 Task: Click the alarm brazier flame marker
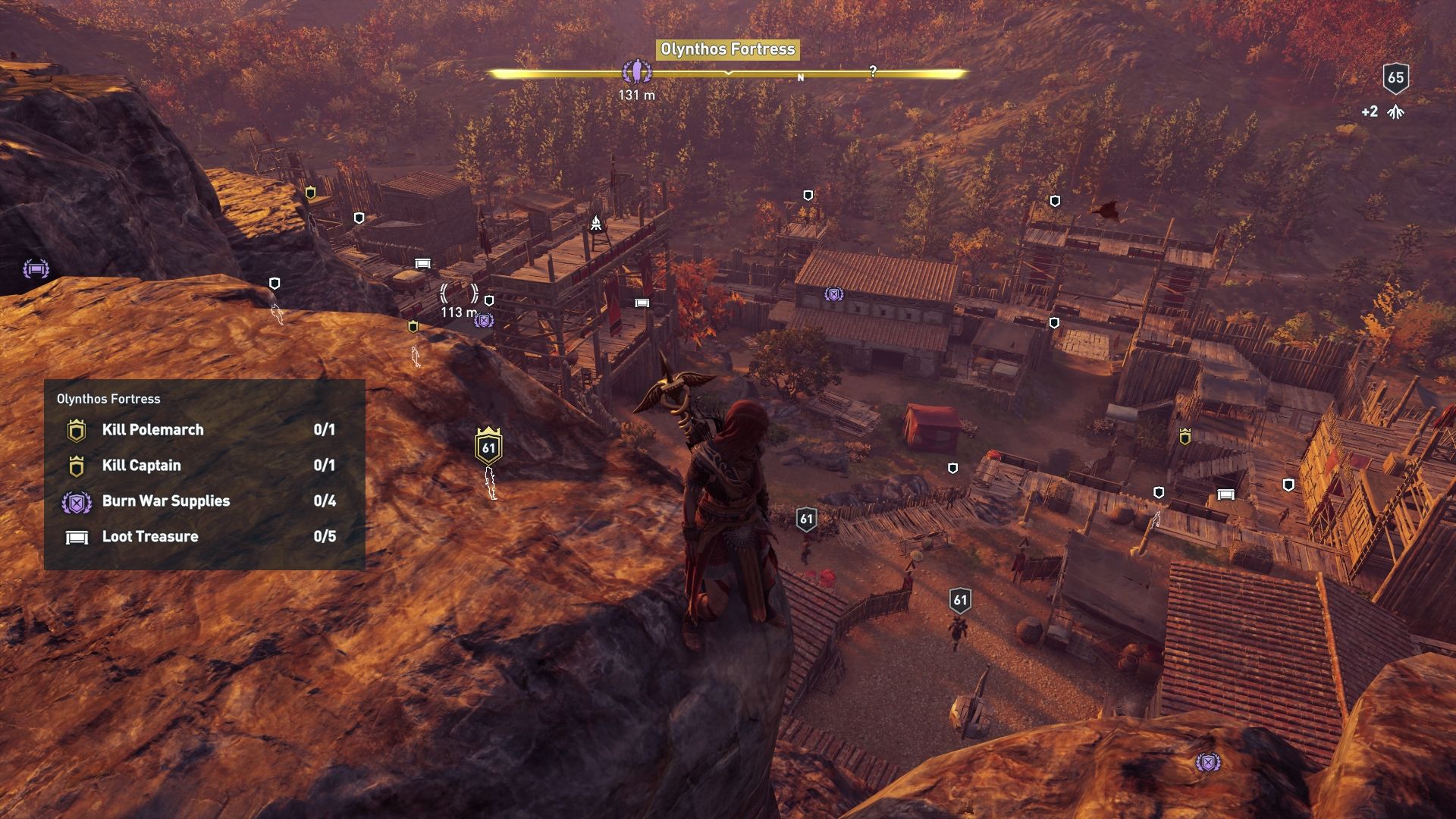coord(596,222)
